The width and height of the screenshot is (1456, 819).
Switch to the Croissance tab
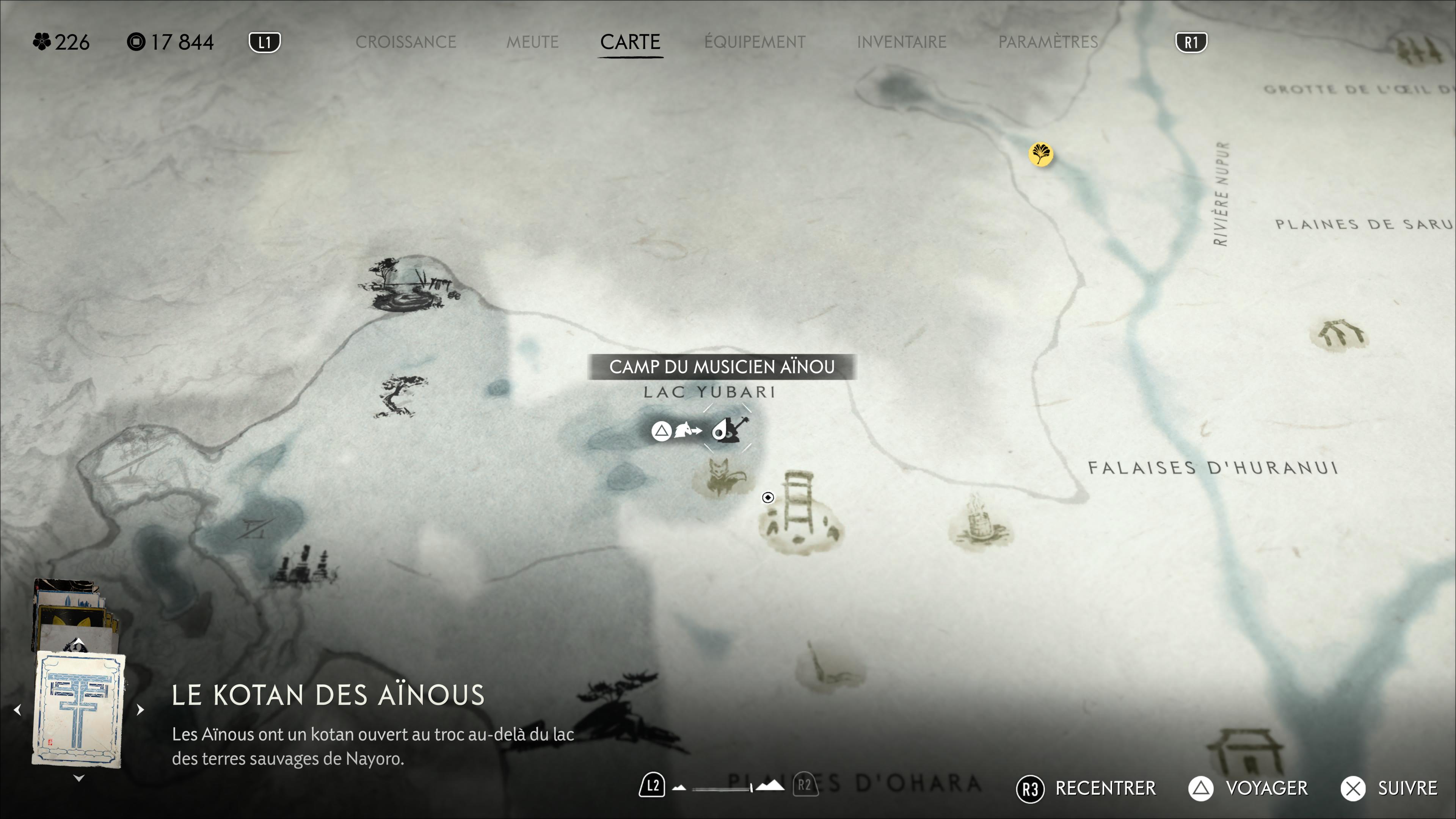(x=405, y=42)
